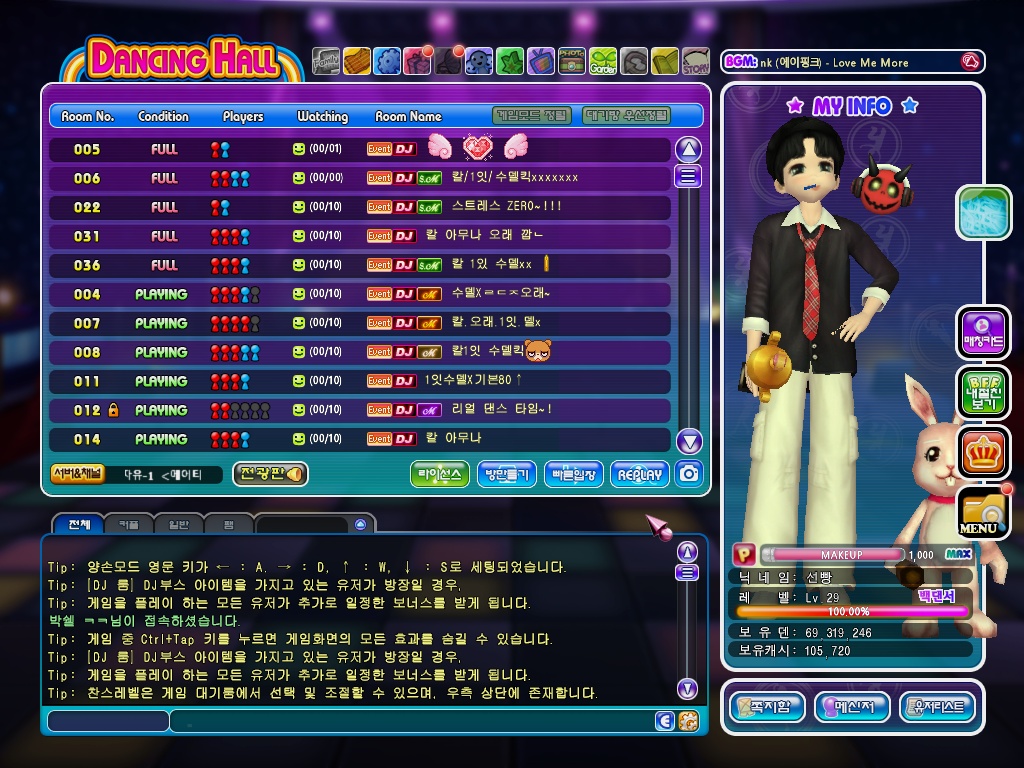Image resolution: width=1024 pixels, height=768 pixels.
Task: Choose 빠른입장 quick join
Action: tap(574, 475)
